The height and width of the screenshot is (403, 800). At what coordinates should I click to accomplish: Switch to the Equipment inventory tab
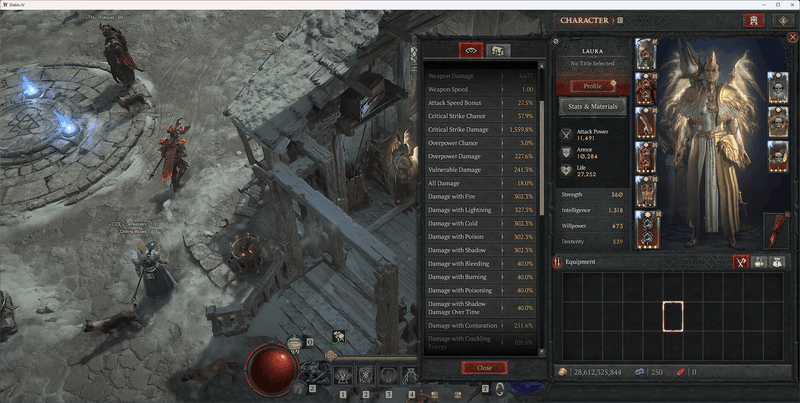742,262
